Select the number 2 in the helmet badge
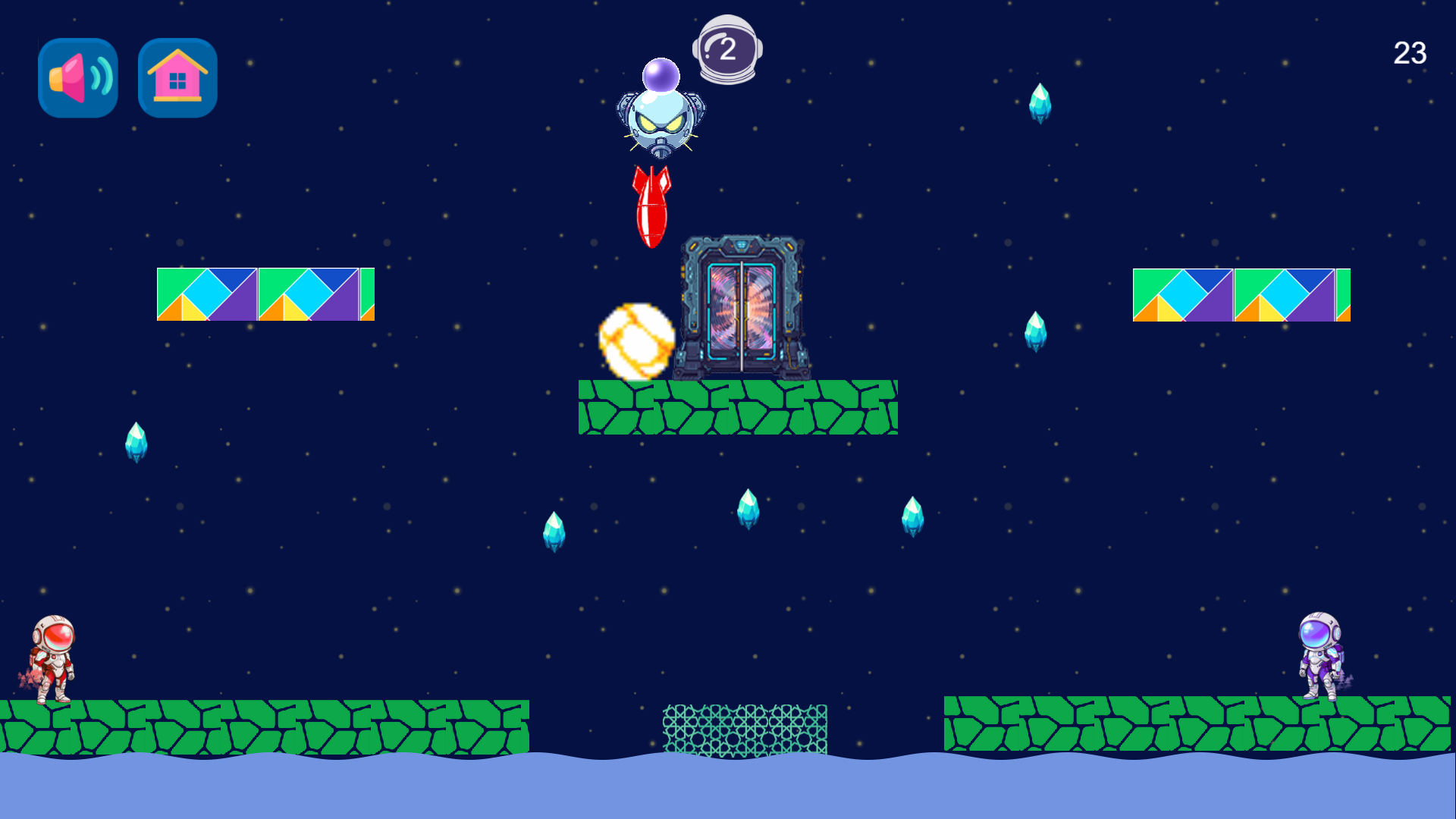This screenshot has width=1456, height=819. click(730, 49)
